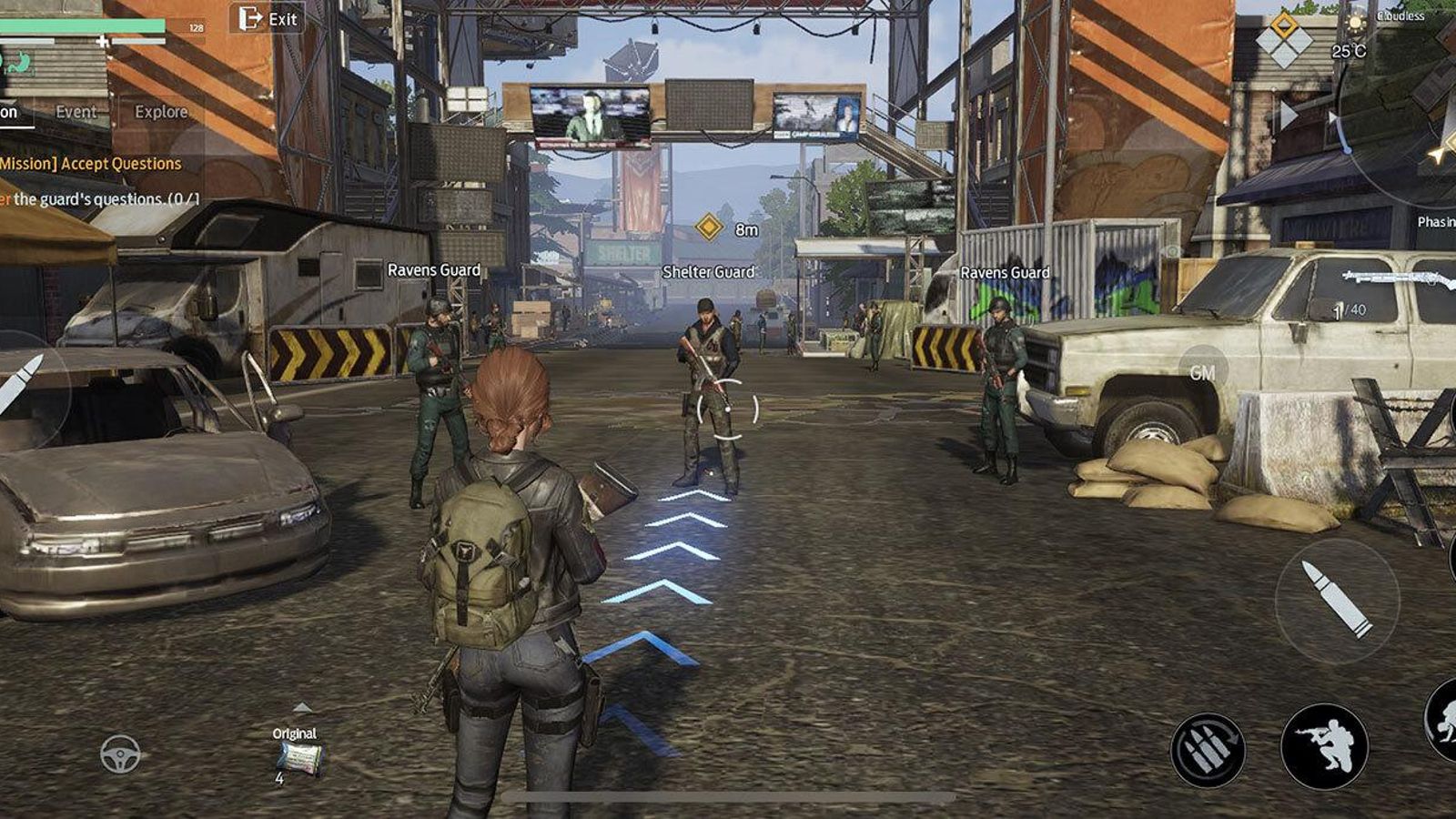Reload using the three-bullets icon

coord(1208,750)
